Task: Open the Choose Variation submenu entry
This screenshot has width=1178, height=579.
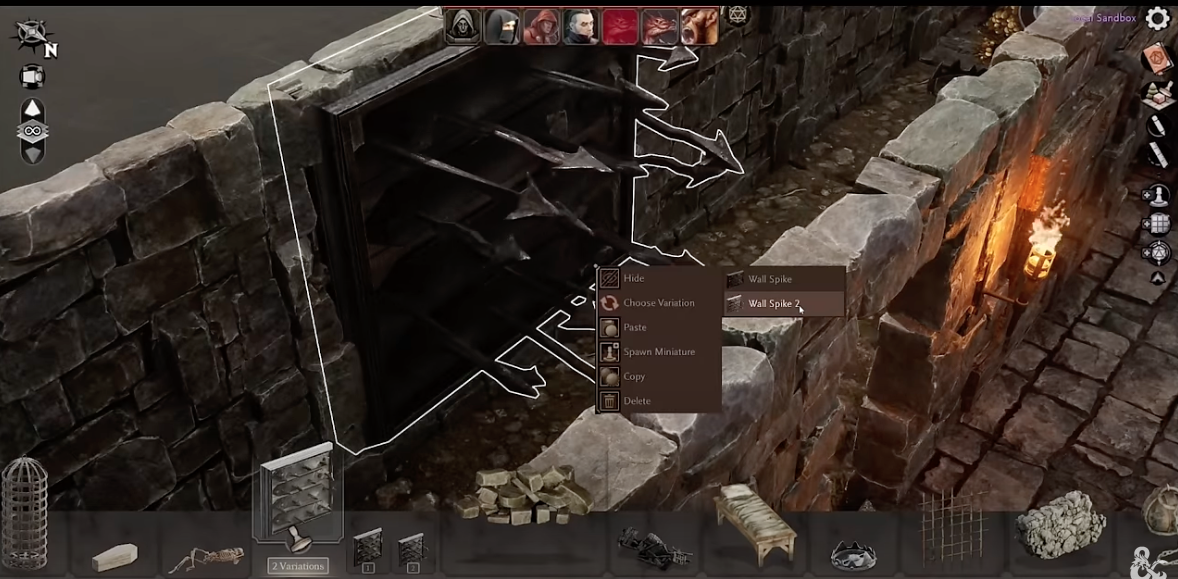Action: (x=658, y=303)
